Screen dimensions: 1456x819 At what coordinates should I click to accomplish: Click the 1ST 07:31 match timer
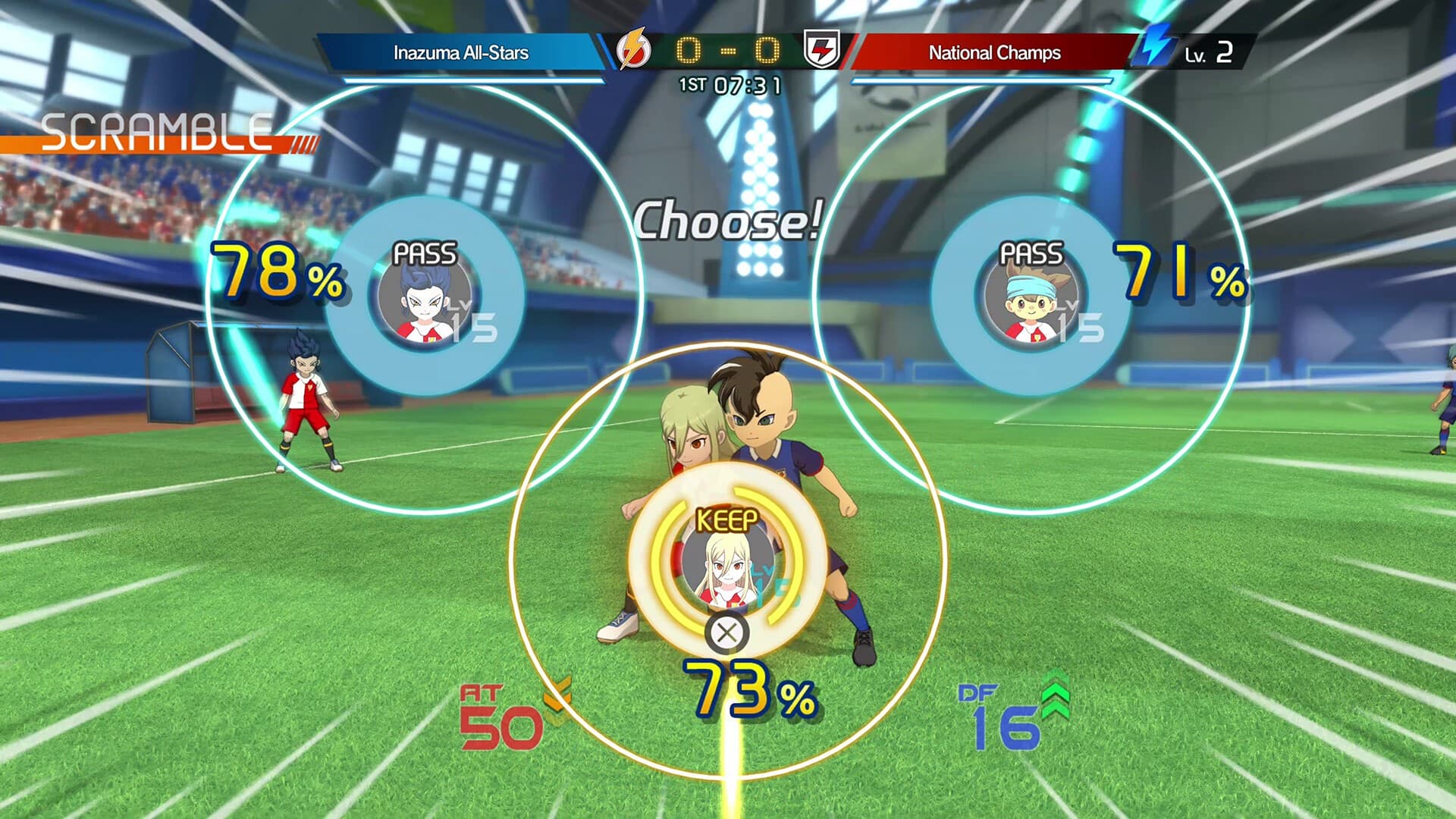pos(726,86)
